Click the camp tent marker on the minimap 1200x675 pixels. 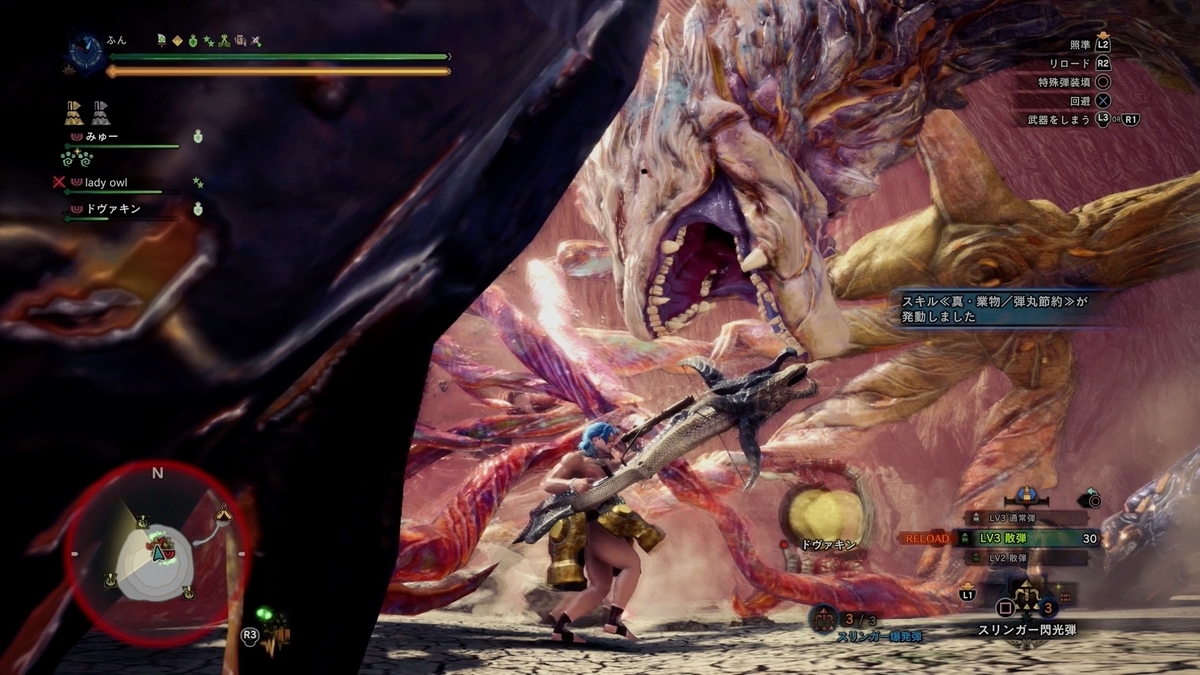[224, 513]
